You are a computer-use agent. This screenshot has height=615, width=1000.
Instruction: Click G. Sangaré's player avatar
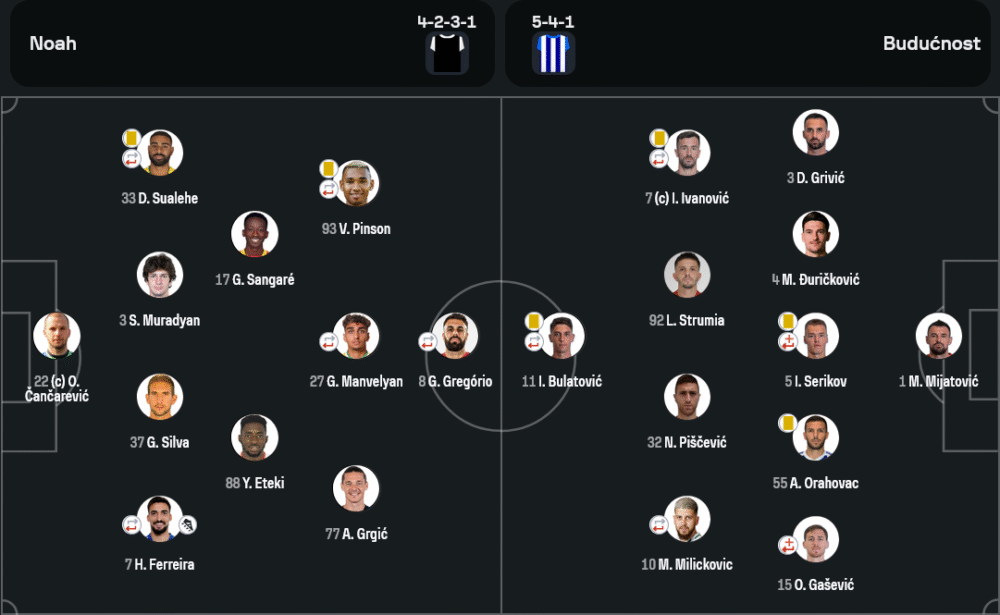click(254, 235)
